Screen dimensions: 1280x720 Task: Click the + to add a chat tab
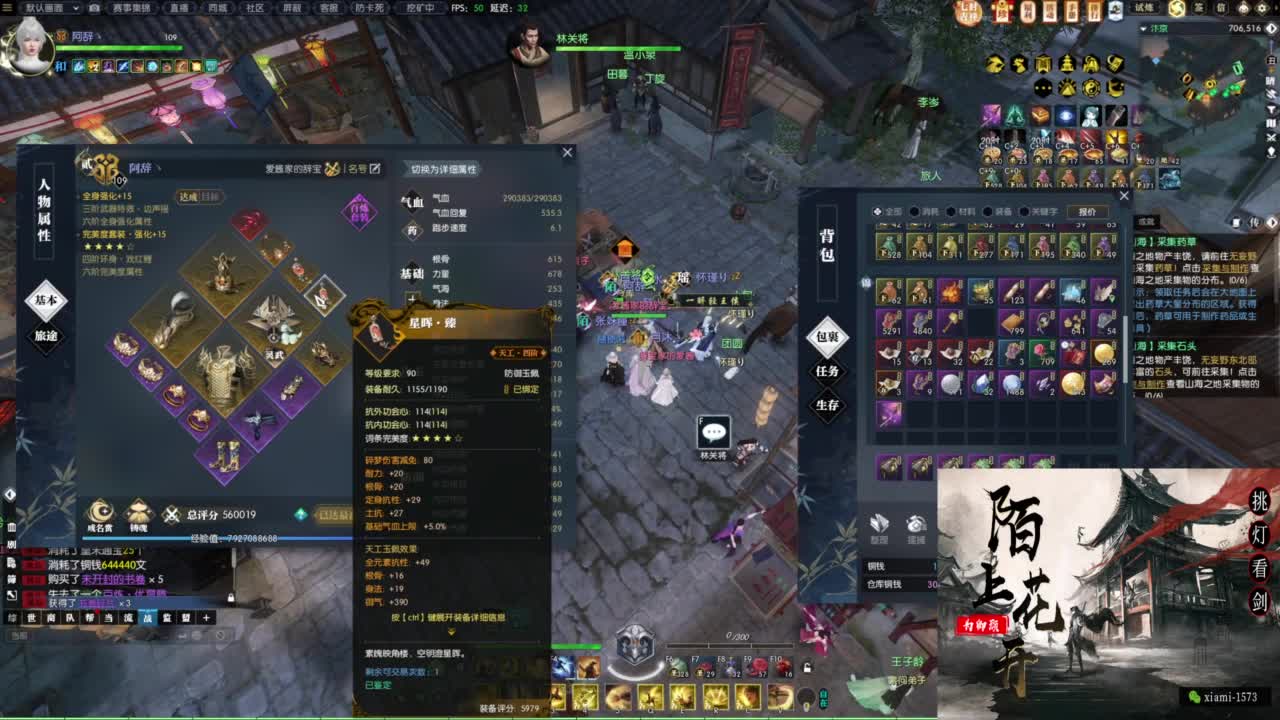pos(206,618)
